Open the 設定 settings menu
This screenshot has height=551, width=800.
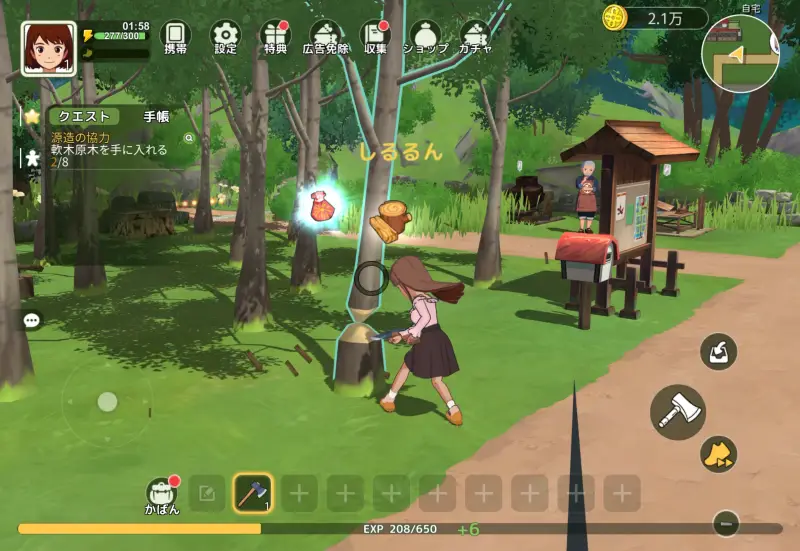click(x=225, y=37)
